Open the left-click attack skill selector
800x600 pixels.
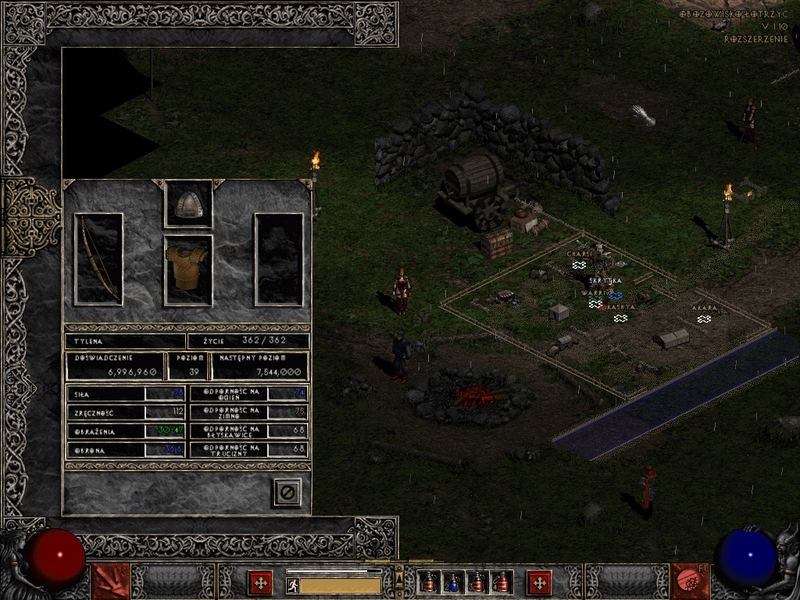[111, 581]
